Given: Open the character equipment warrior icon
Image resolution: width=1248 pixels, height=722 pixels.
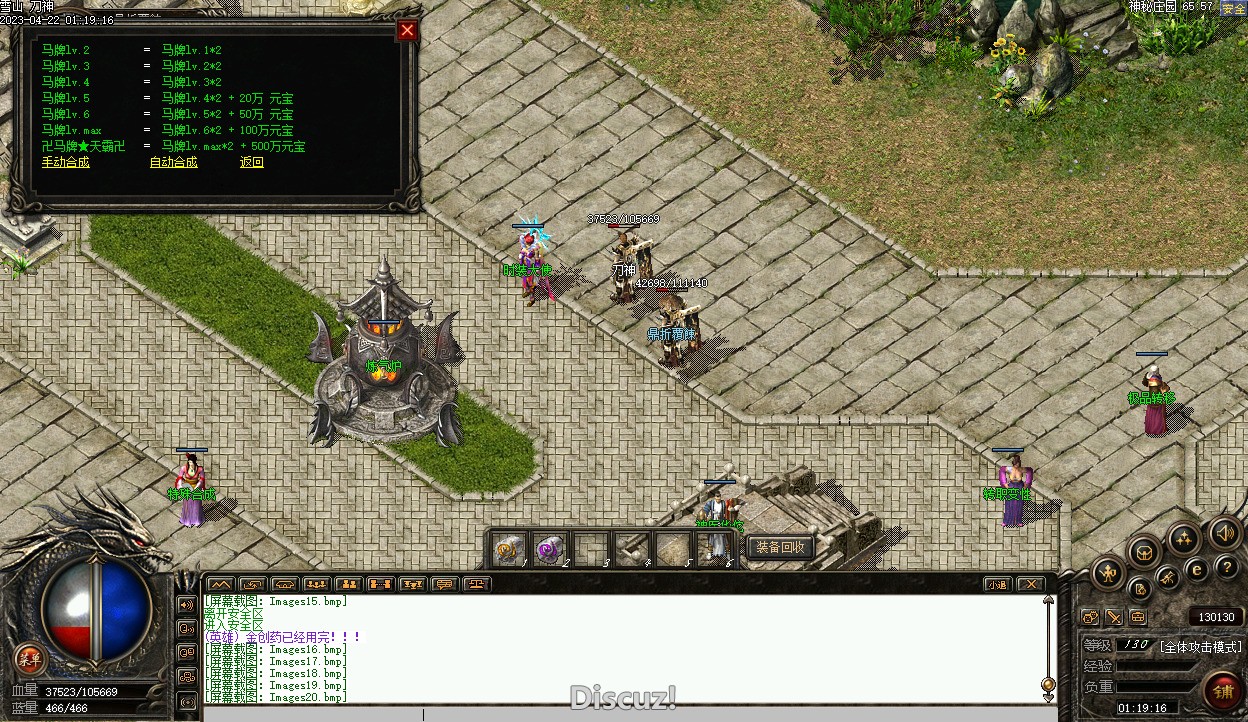Looking at the screenshot, I should click(x=1109, y=573).
